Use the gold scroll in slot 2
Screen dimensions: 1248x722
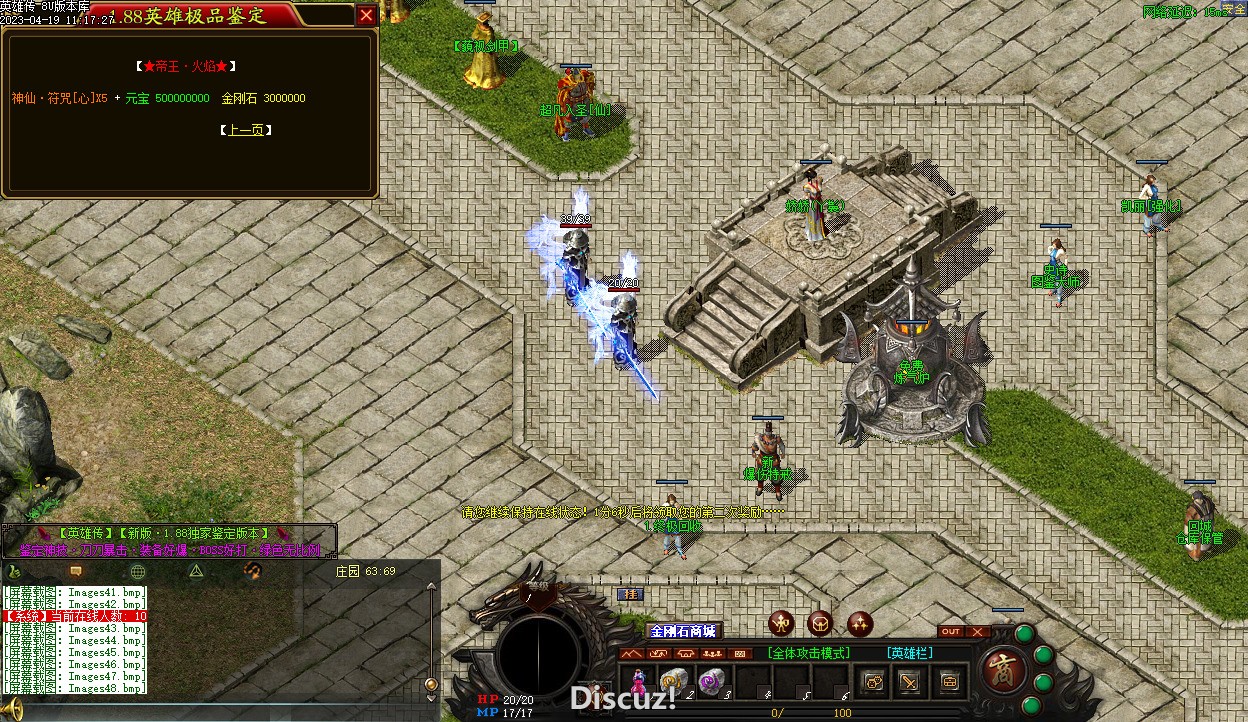coord(673,680)
